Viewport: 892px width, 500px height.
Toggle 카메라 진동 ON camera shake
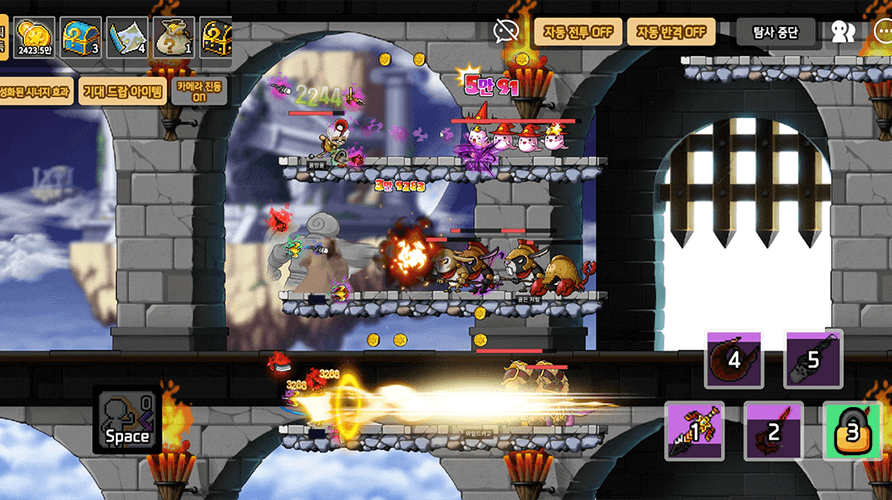200,91
